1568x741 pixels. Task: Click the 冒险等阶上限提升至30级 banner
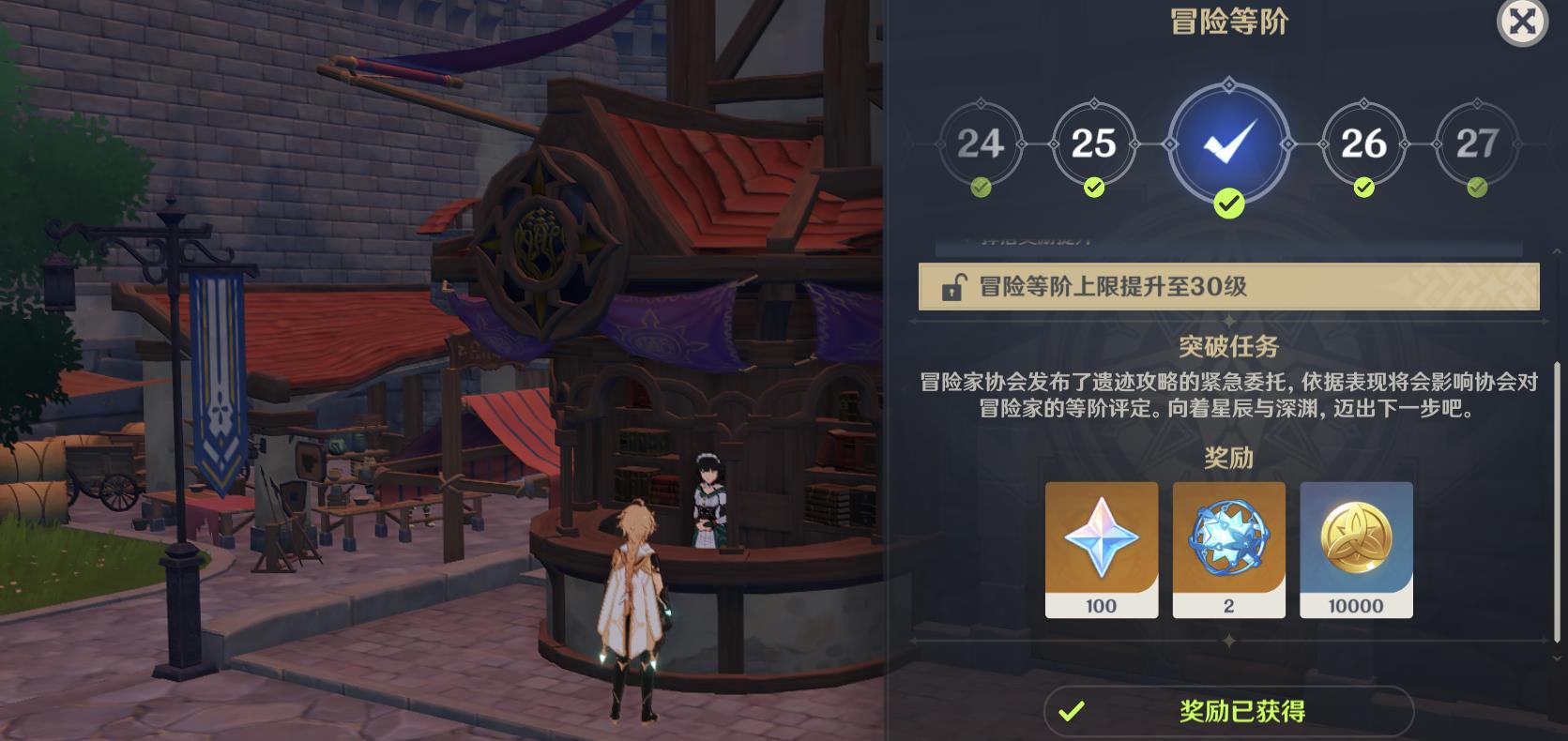(x=1228, y=288)
